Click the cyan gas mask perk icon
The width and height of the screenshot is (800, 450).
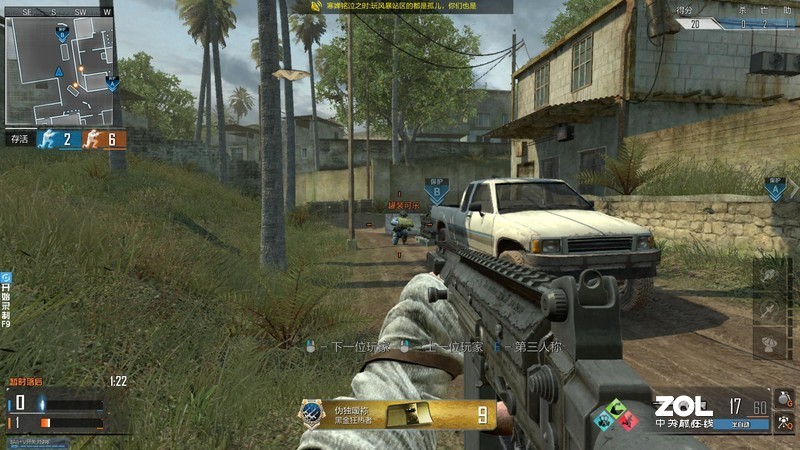(601, 421)
